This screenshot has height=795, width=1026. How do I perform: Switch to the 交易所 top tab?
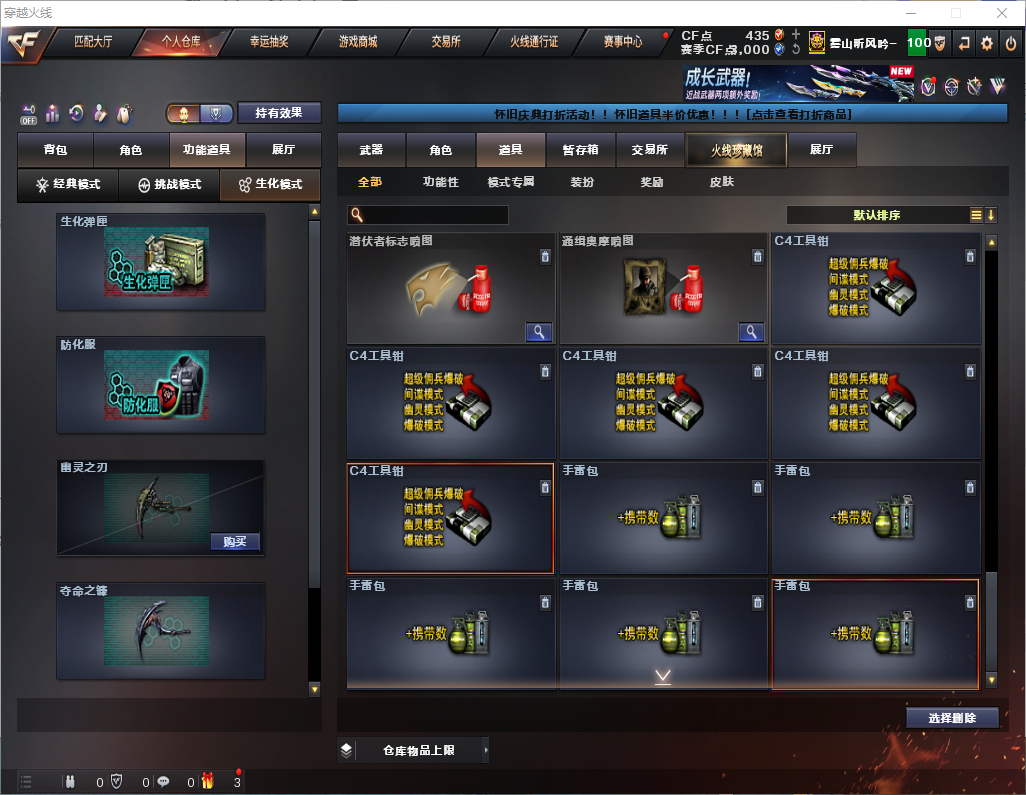[x=446, y=42]
